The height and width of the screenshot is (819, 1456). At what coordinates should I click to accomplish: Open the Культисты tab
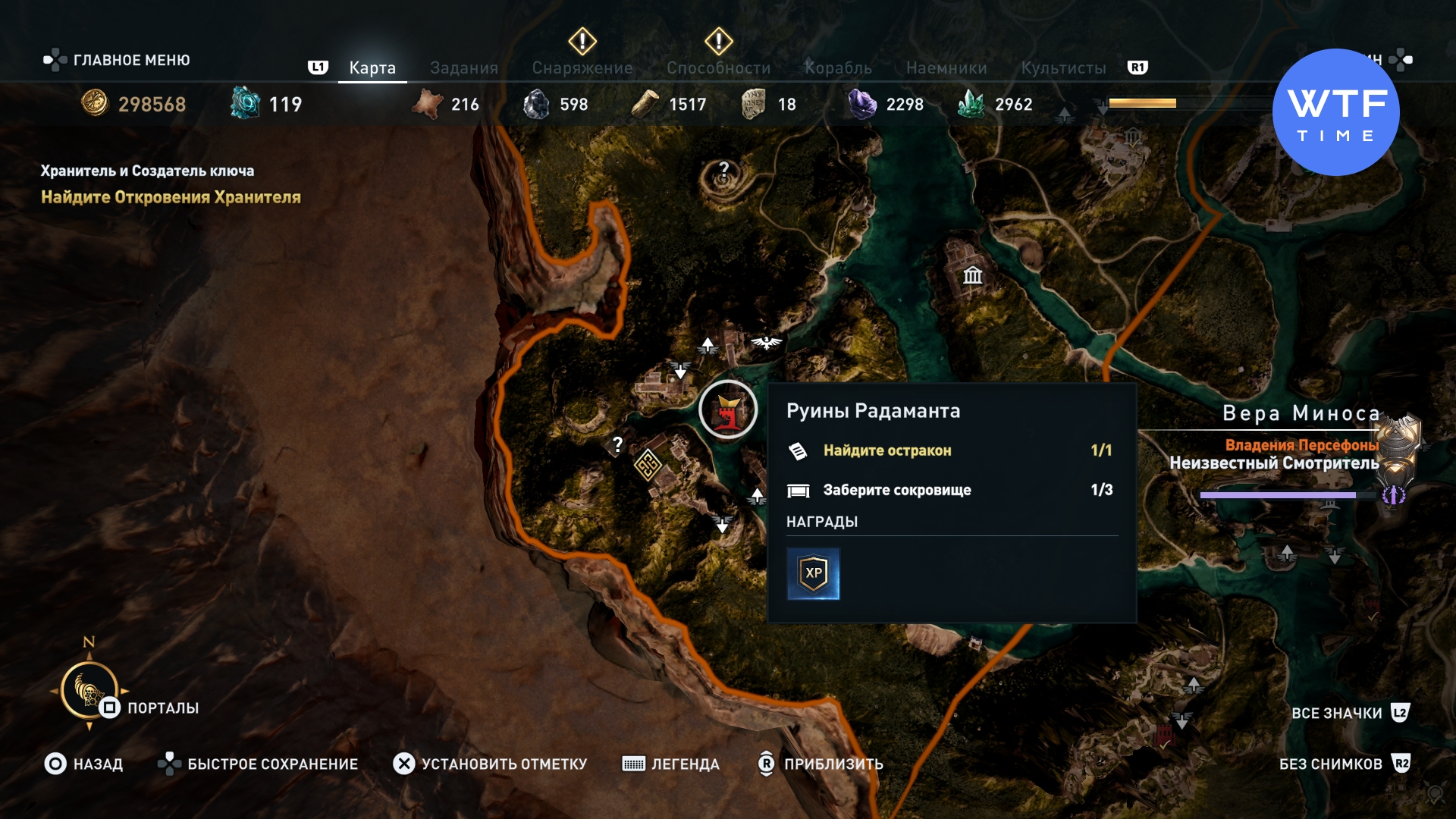pos(1063,67)
